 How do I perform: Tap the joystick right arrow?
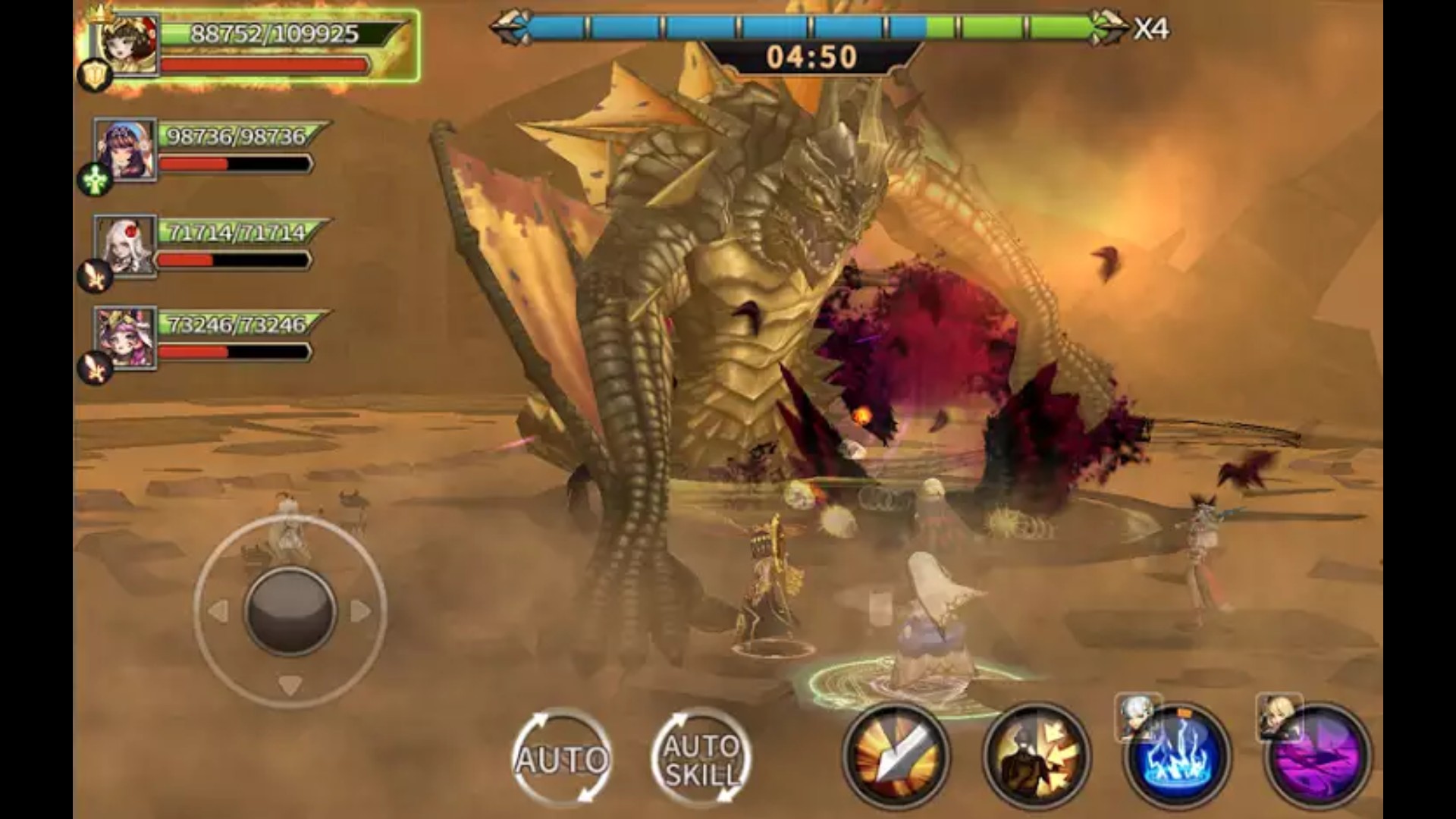[360, 610]
